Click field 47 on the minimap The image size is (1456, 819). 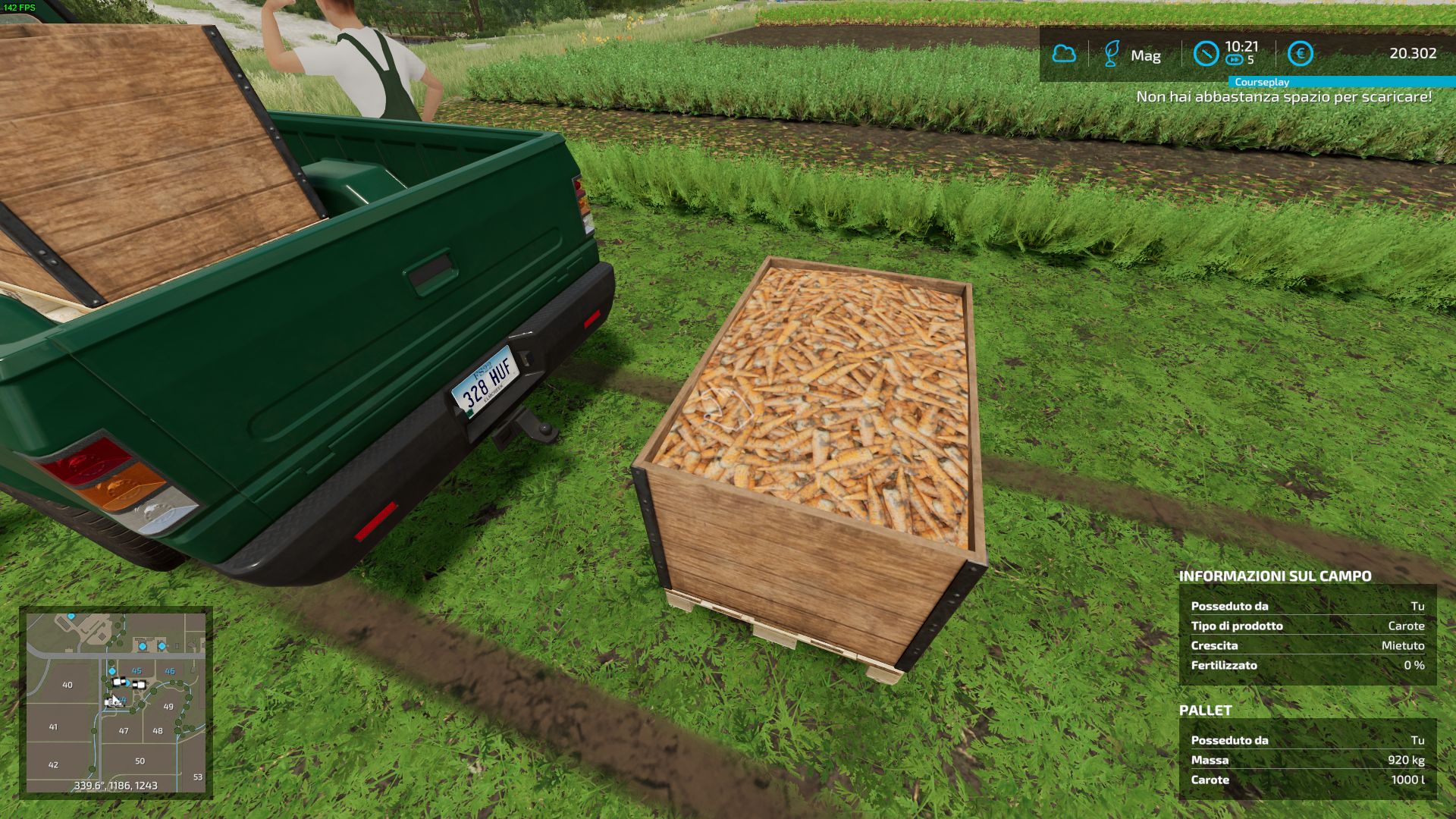[123, 731]
